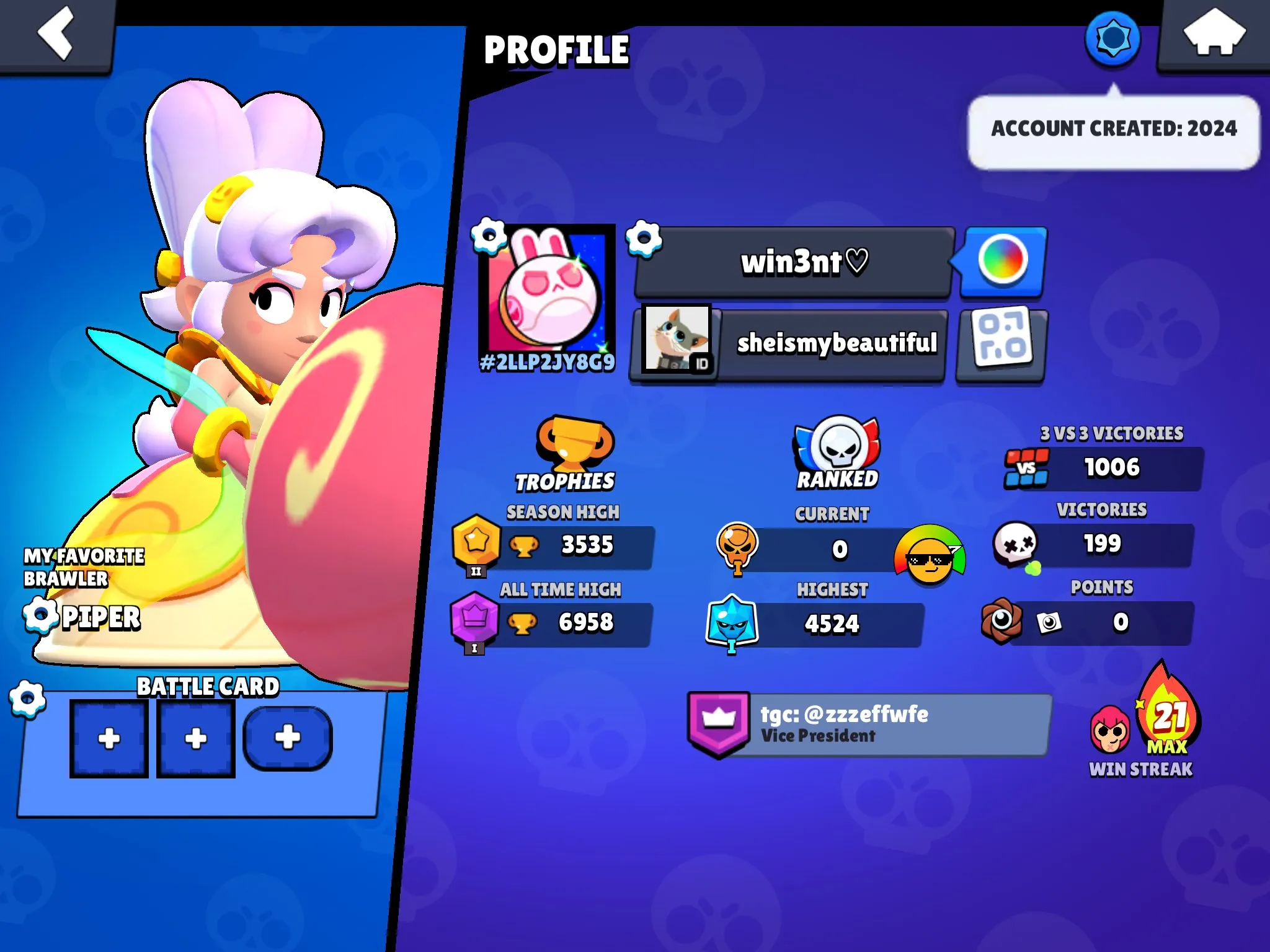The image size is (1270, 952).
Task: Open favorite brawler Piper selector
Action: 39,615
